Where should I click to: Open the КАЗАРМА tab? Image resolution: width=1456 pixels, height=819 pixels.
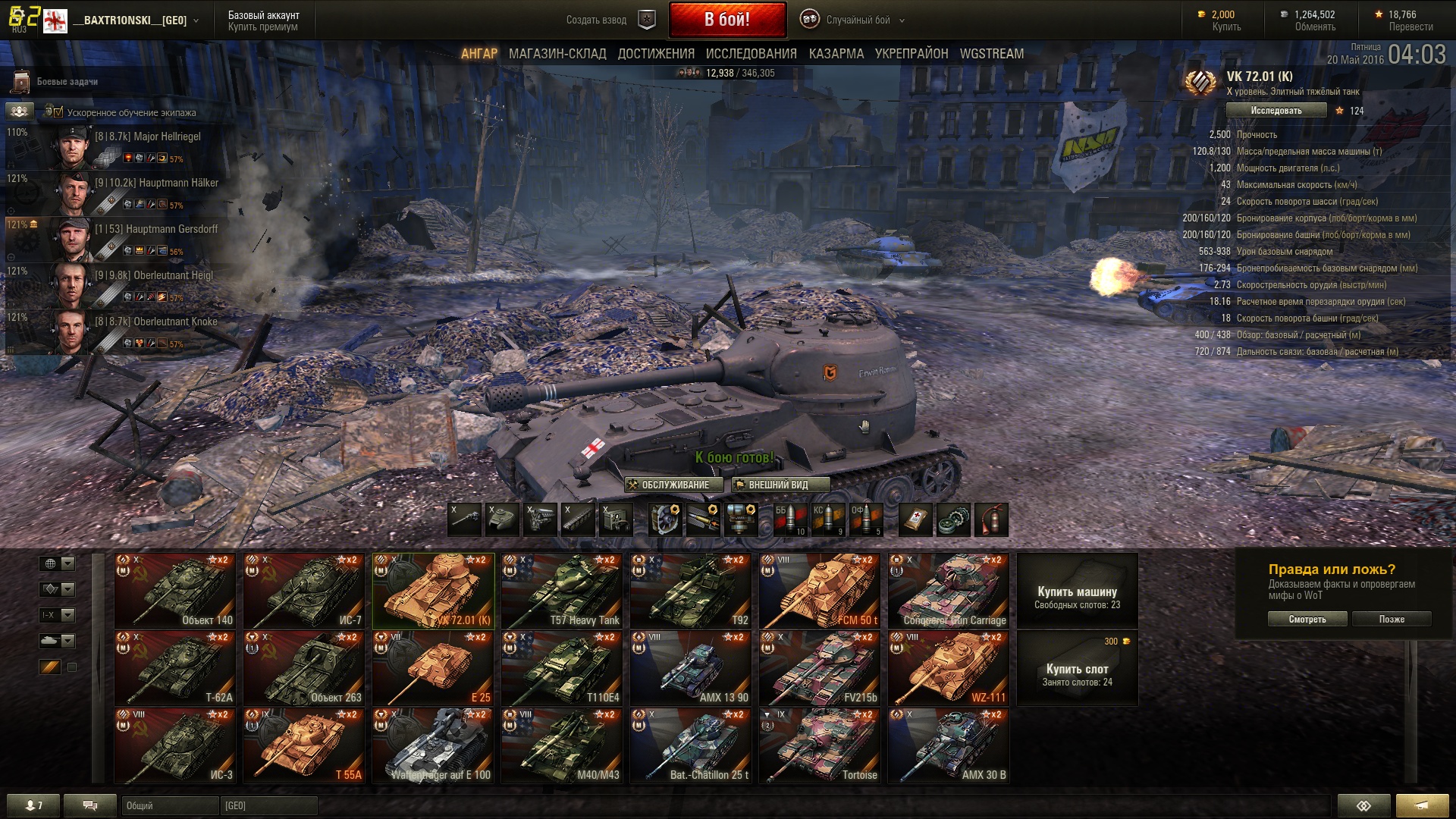coord(836,54)
